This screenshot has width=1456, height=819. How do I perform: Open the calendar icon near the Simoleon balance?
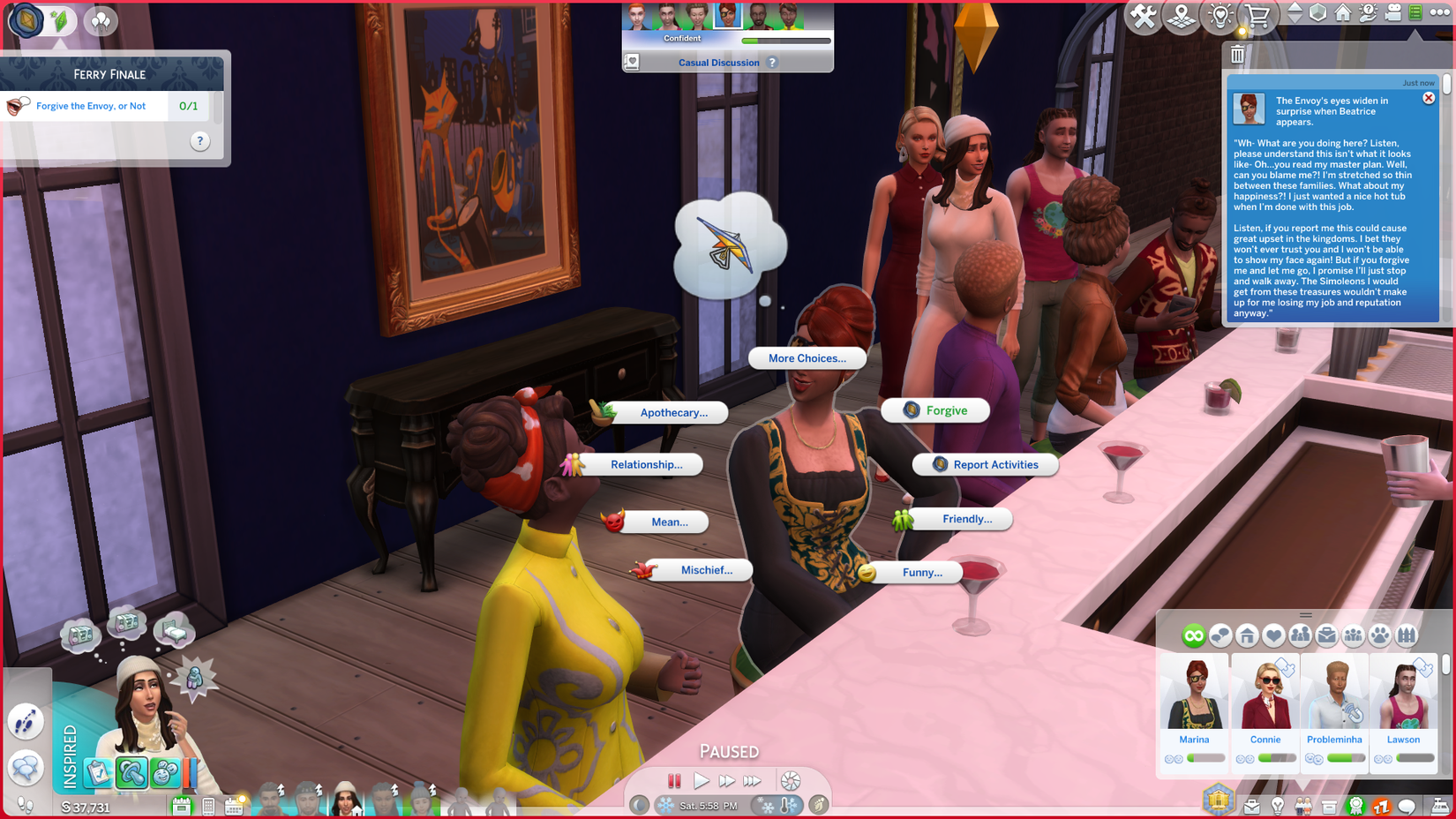point(233,806)
